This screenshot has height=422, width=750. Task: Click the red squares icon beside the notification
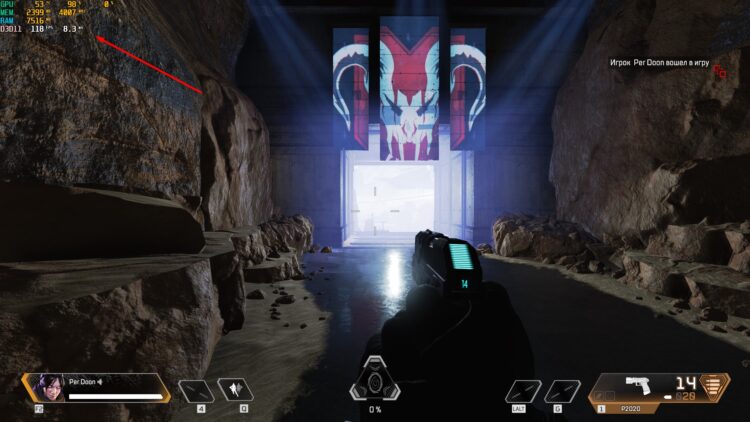[719, 69]
